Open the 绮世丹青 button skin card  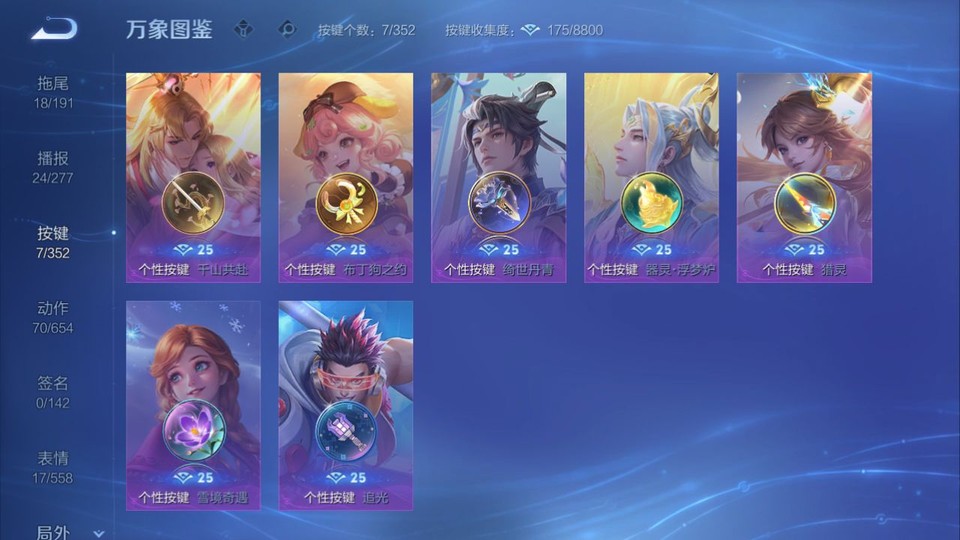(x=498, y=177)
